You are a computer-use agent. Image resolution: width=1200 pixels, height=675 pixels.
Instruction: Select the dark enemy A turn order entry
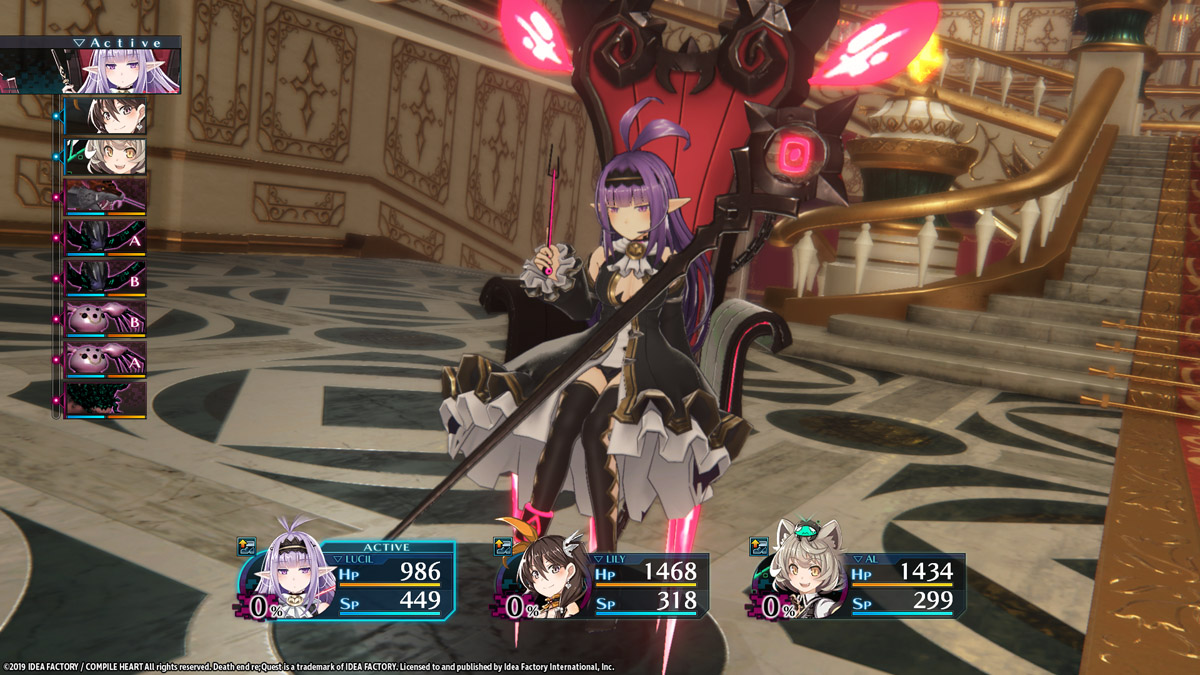click(106, 237)
